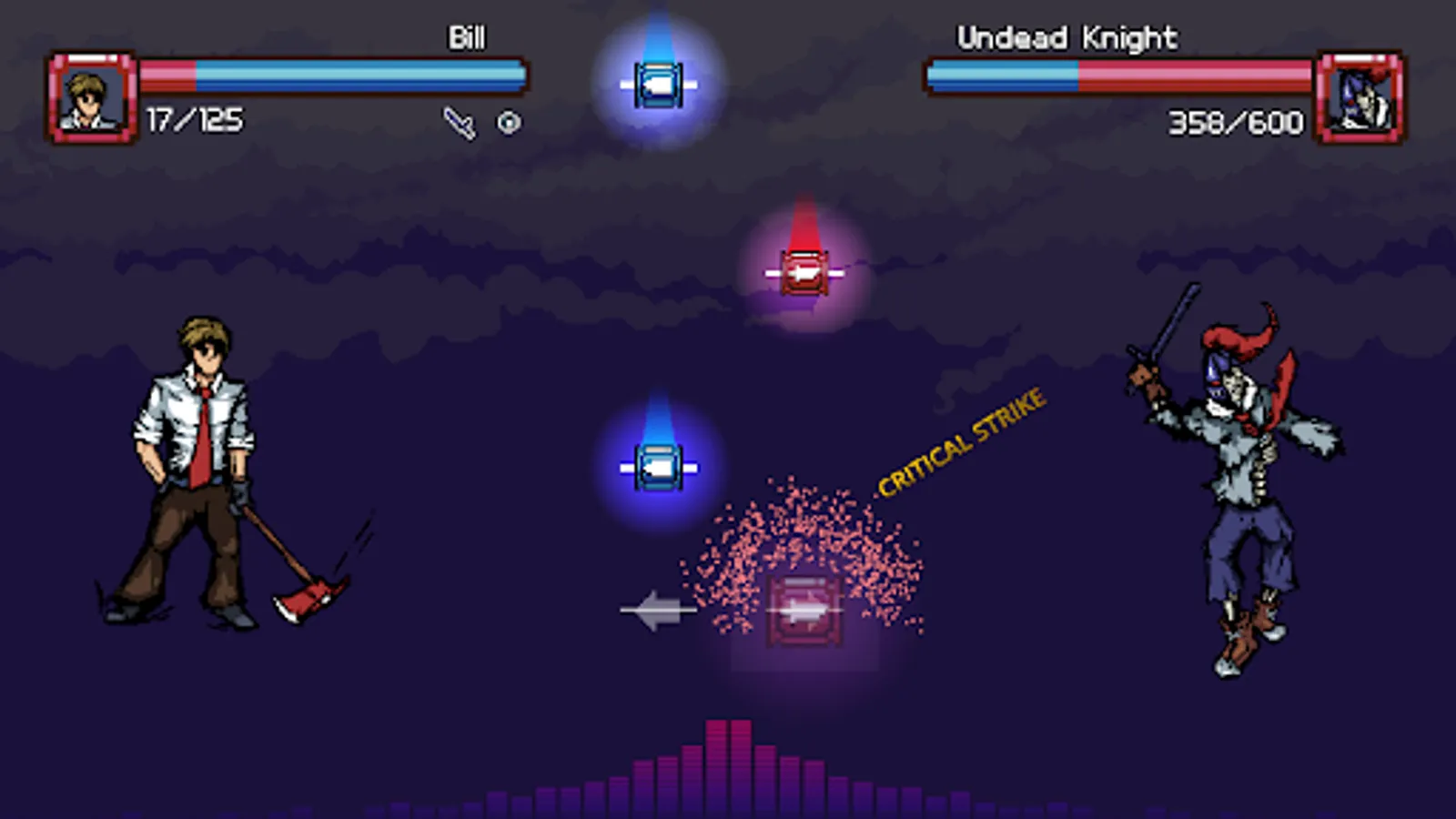1456x819 pixels.
Task: Click the target eye icon beside the sword
Action: (x=508, y=120)
